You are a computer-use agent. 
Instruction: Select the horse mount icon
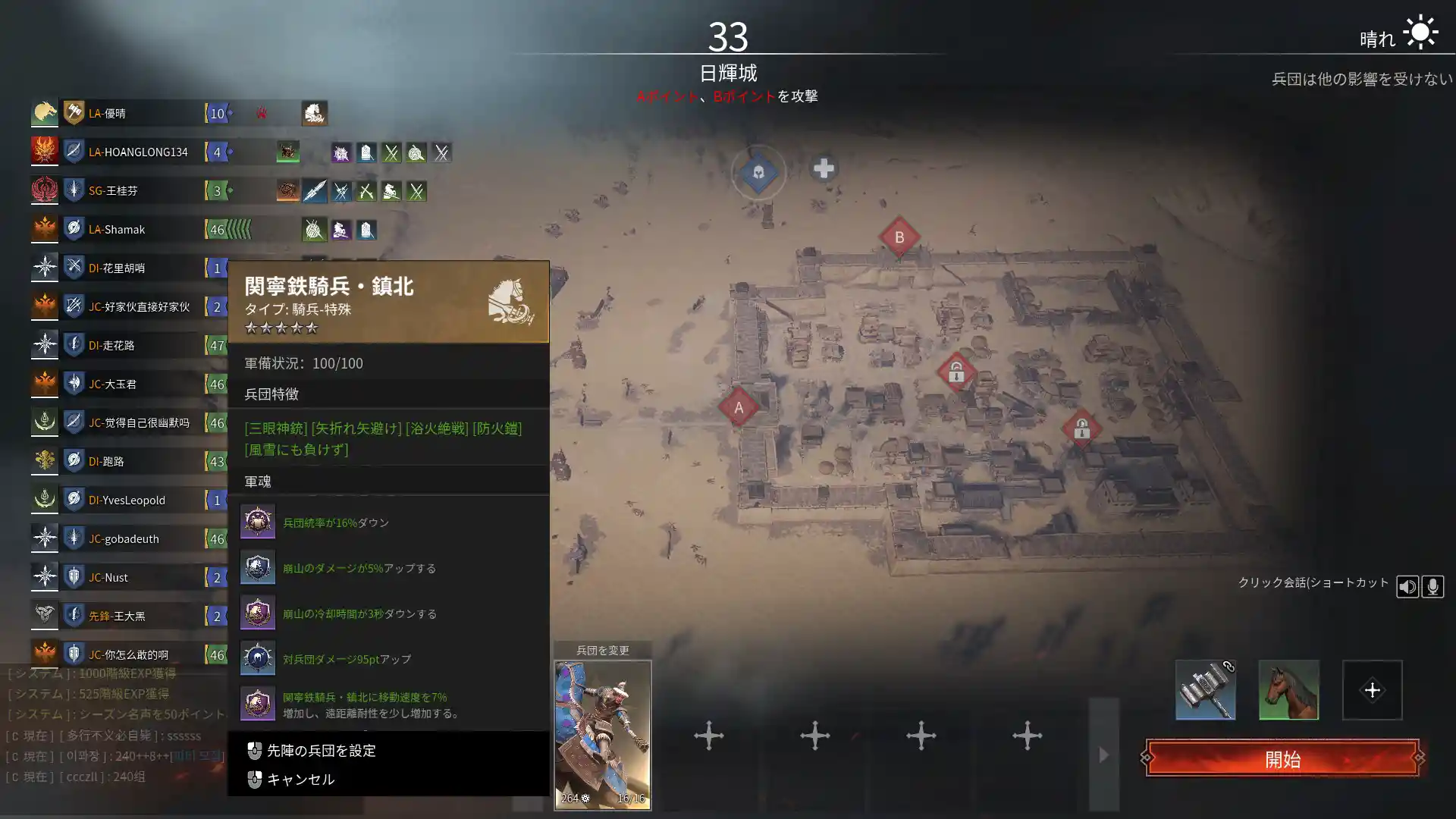click(1288, 690)
